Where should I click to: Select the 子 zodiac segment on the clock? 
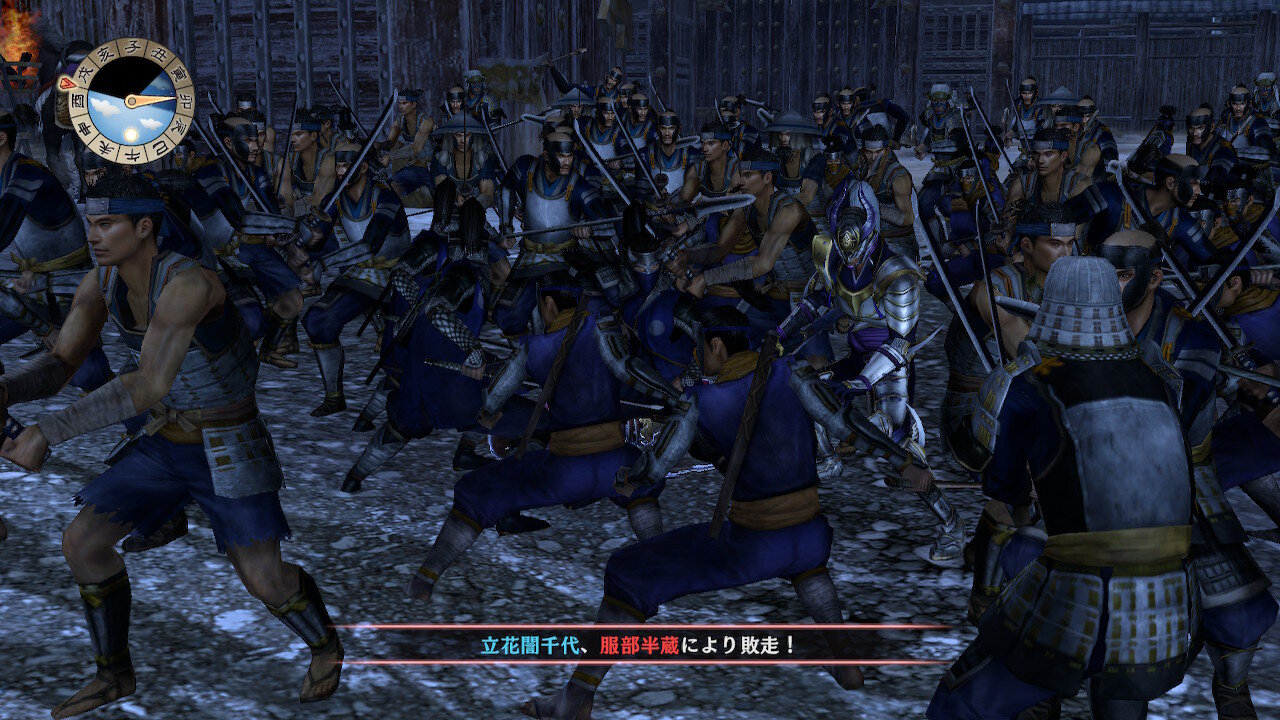pyautogui.click(x=135, y=47)
